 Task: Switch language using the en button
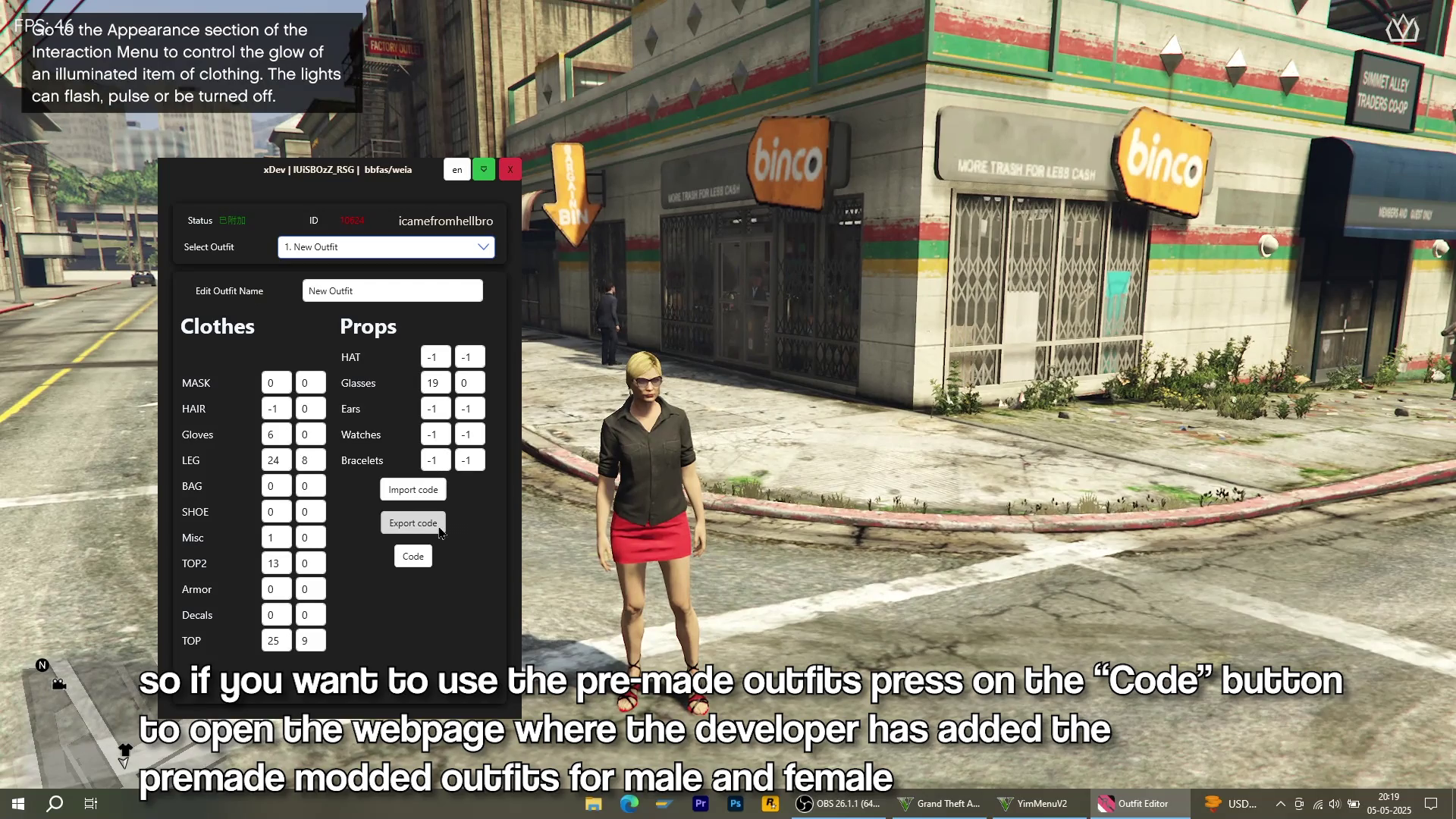[457, 170]
